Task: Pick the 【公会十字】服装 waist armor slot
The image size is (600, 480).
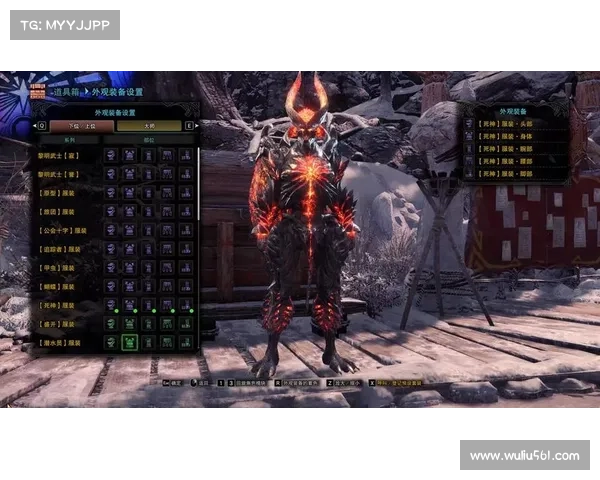Action: [167, 230]
